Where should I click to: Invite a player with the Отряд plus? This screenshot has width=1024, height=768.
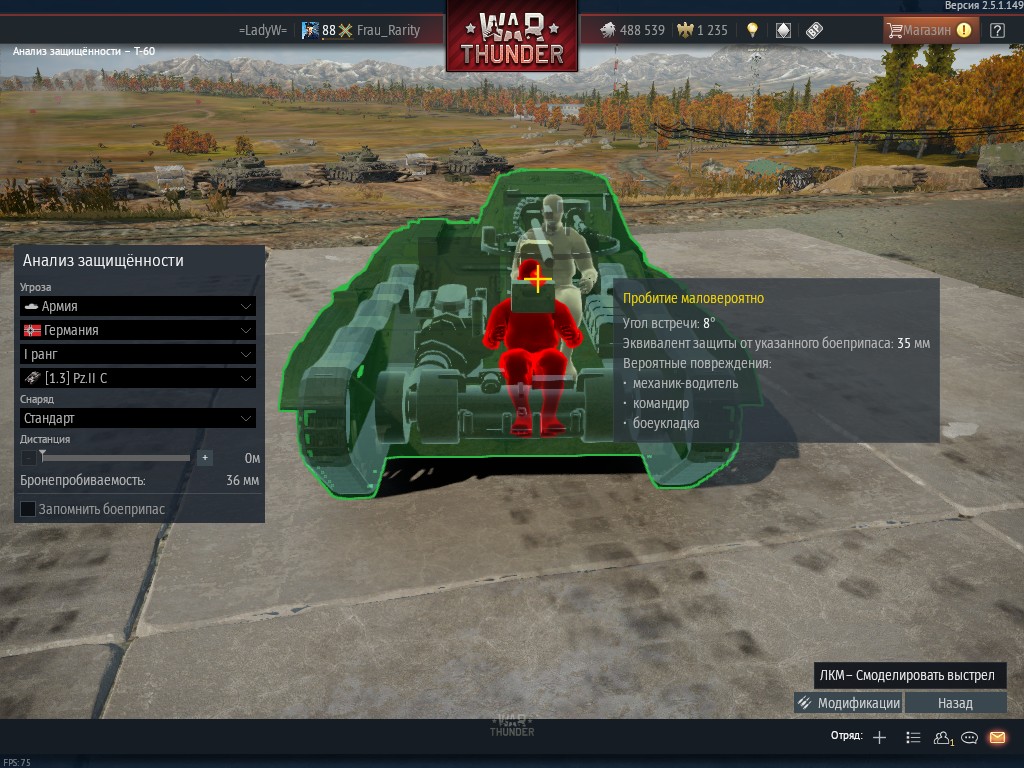[879, 738]
